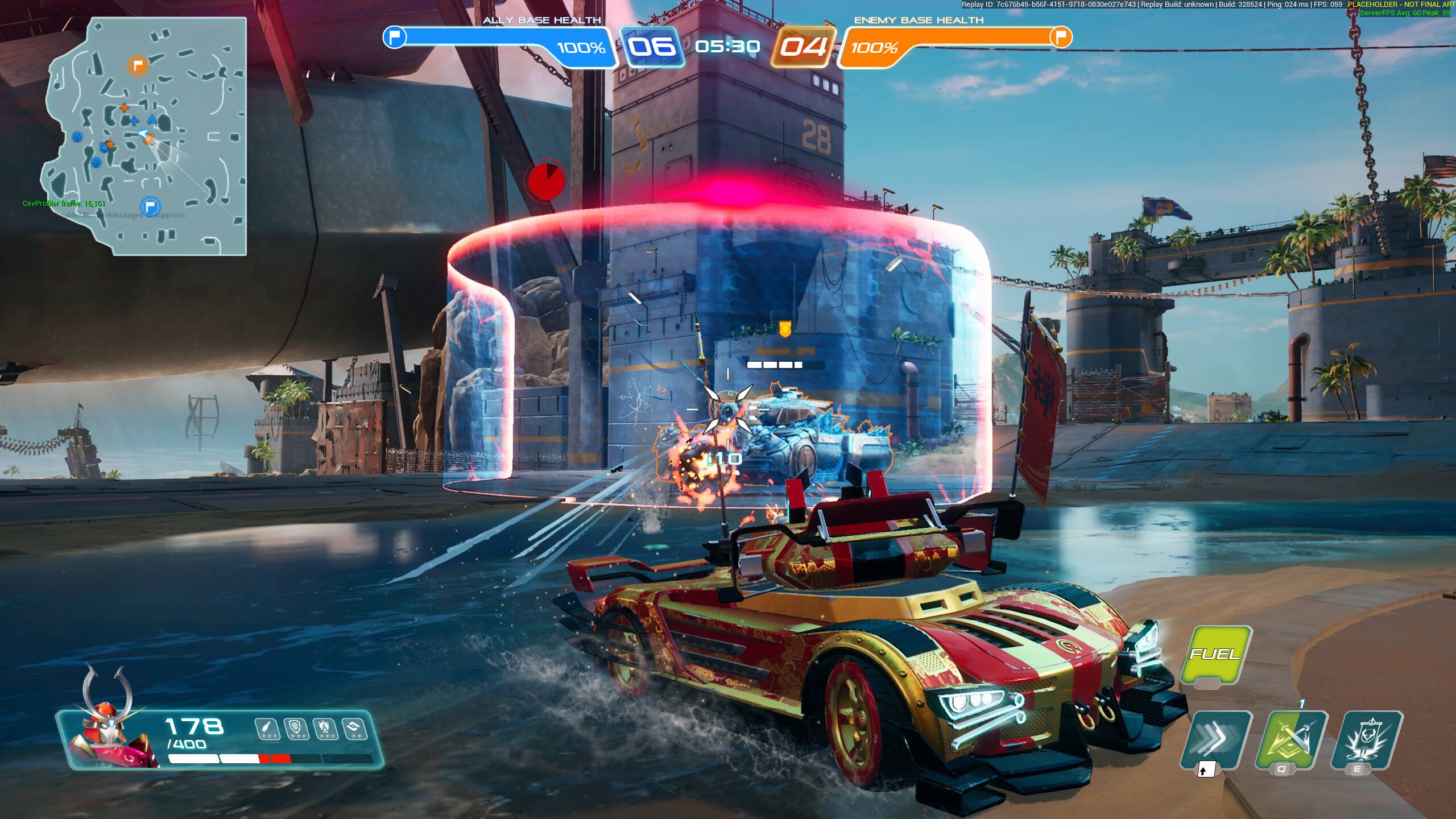The height and width of the screenshot is (819, 1456).
Task: Activate the green FUEL ability card
Action: (1215, 655)
